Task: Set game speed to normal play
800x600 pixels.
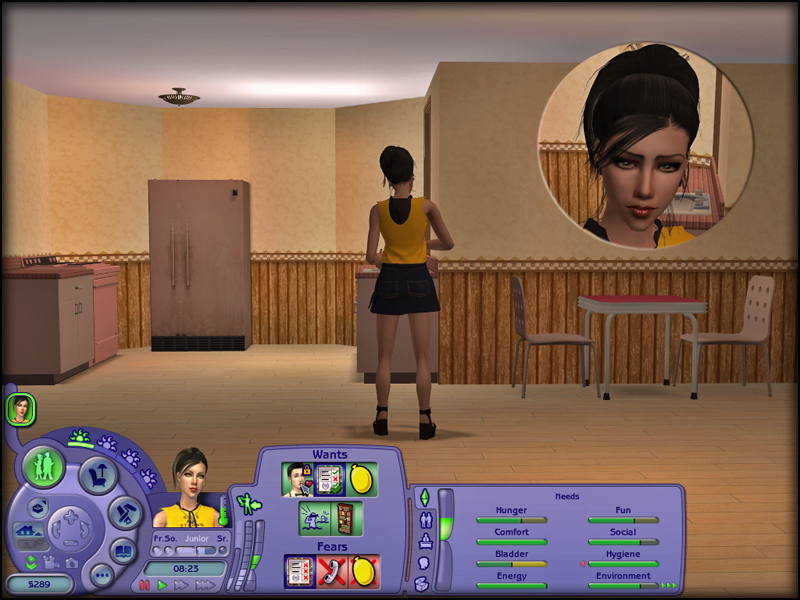Action: 162,585
